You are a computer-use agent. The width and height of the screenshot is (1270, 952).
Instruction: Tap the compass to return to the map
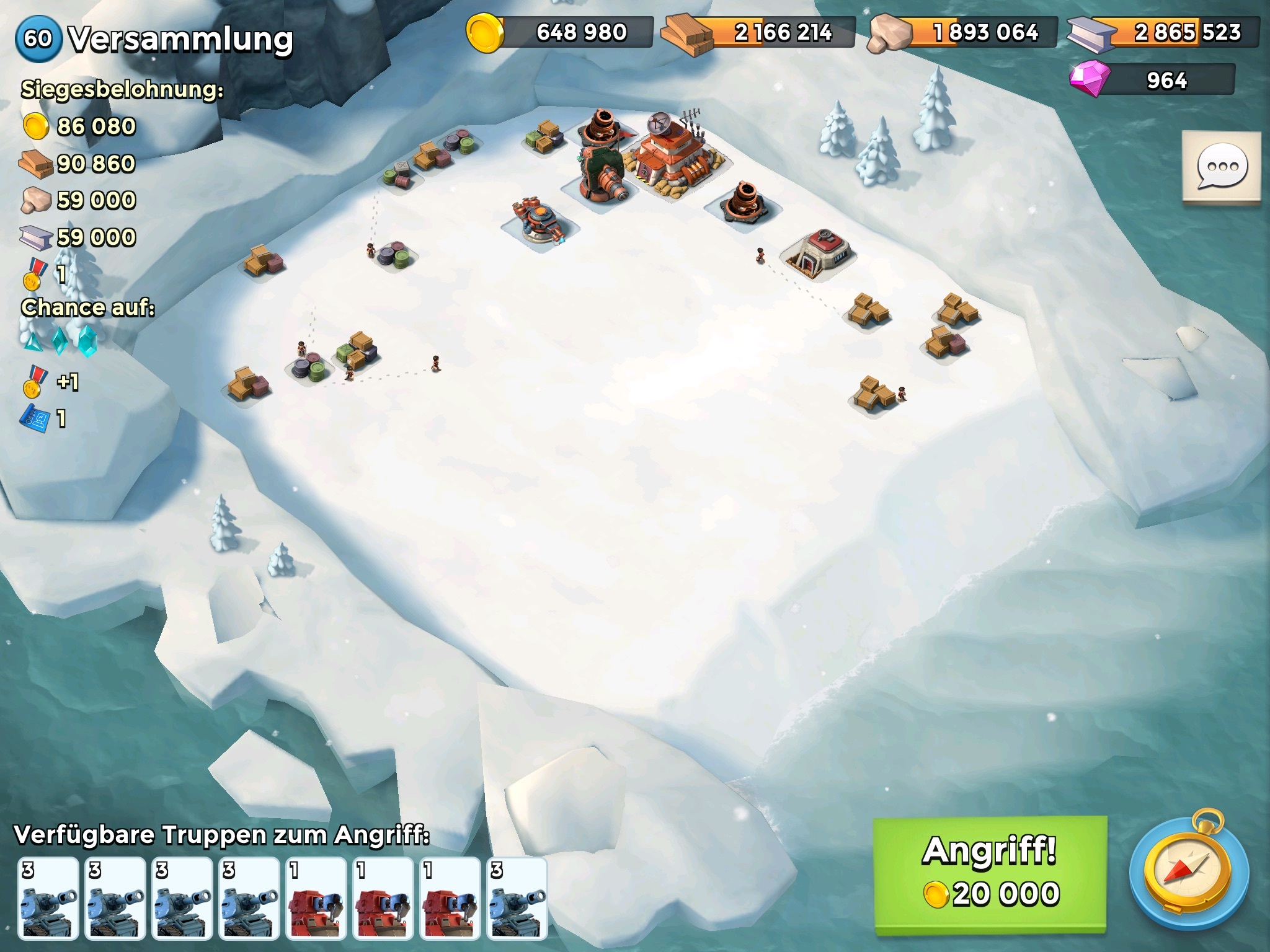point(1188,873)
